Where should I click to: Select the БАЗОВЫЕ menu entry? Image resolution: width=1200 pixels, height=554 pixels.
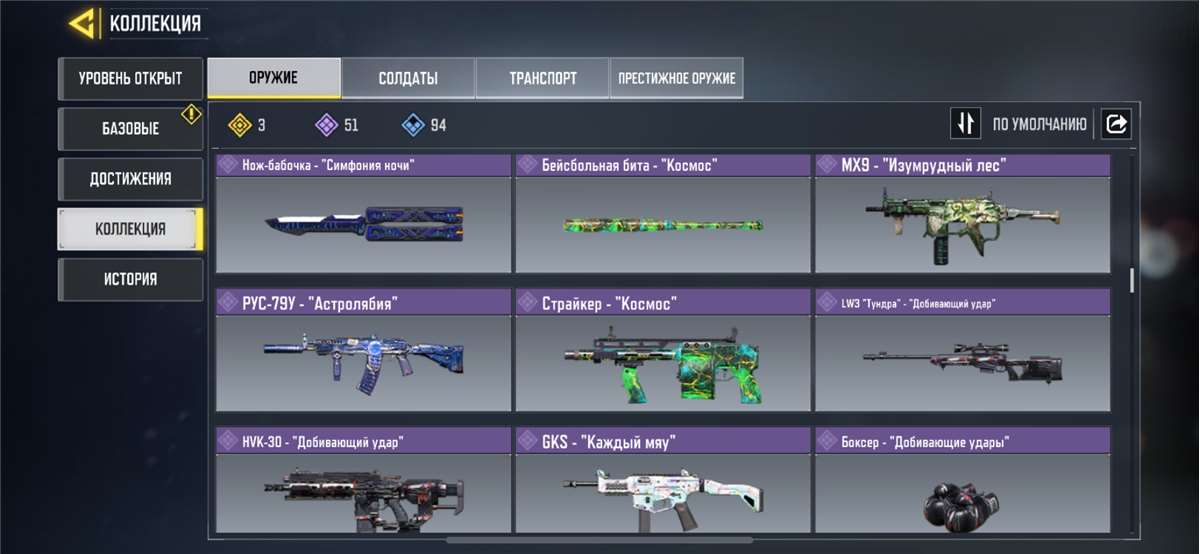tap(130, 129)
